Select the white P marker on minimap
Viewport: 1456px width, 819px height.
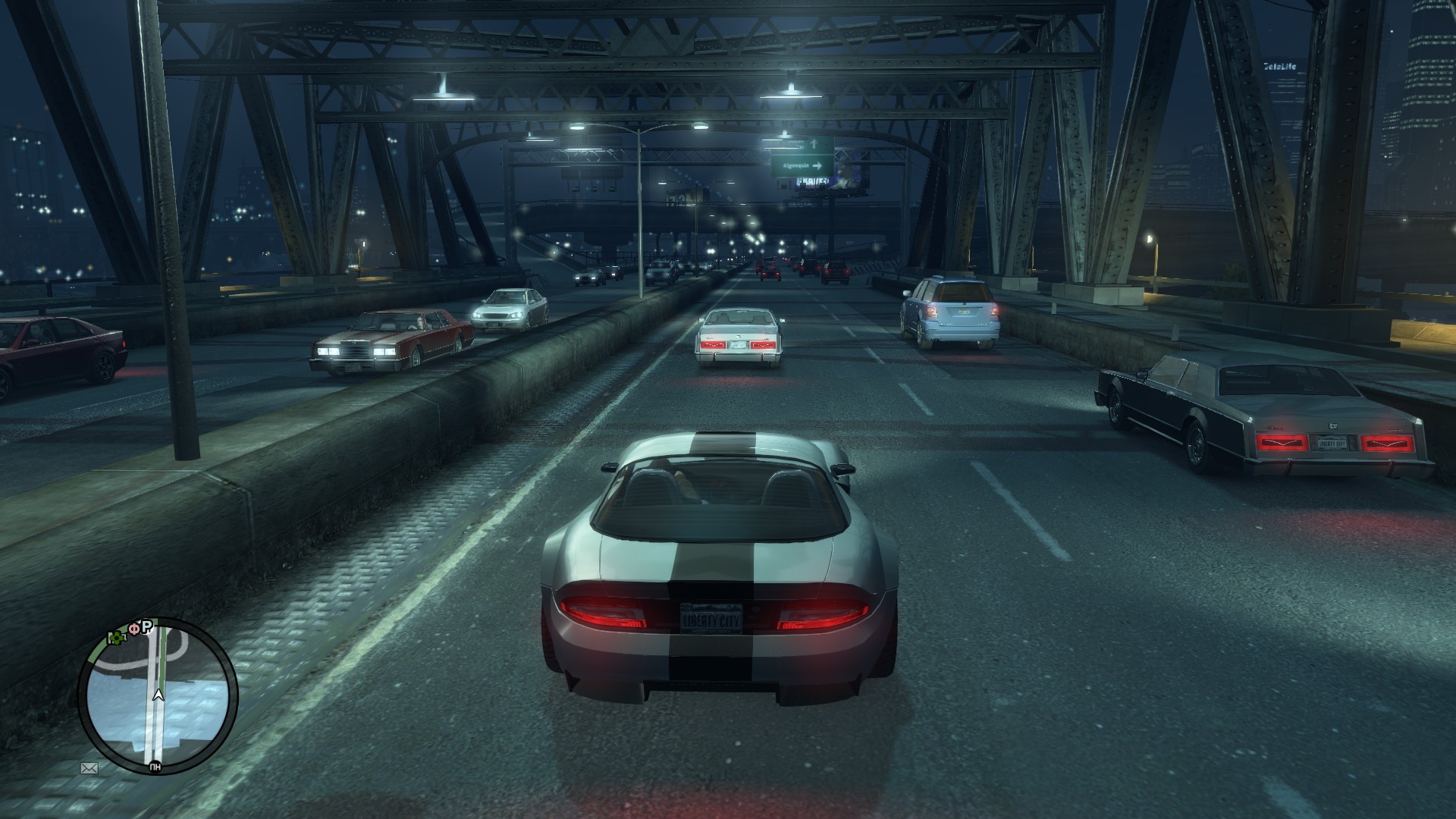(147, 626)
